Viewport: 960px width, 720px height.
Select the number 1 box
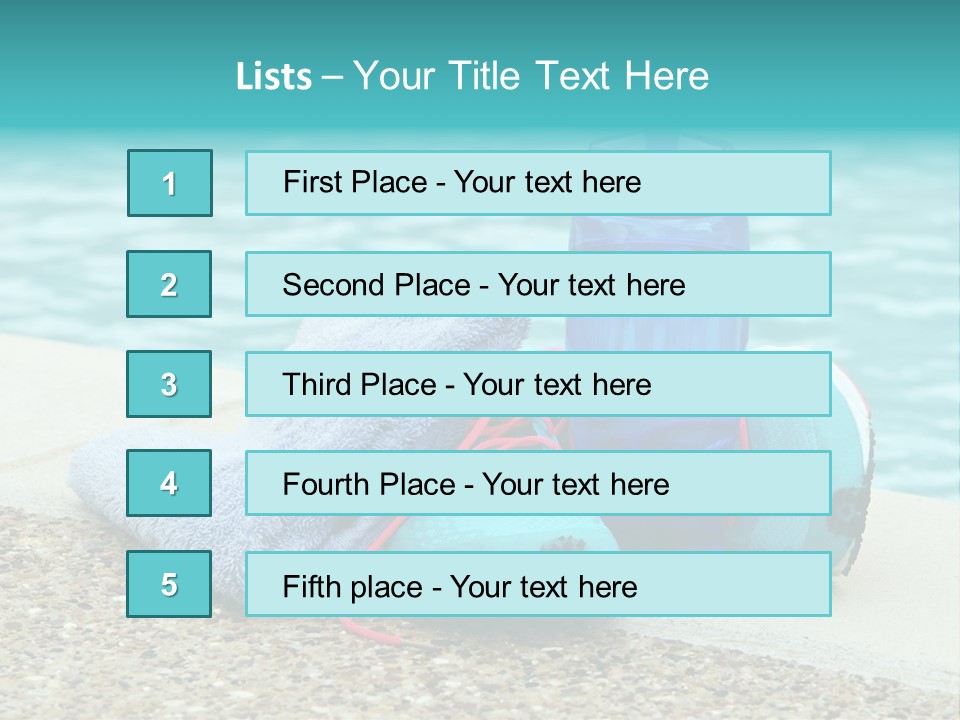click(x=170, y=183)
